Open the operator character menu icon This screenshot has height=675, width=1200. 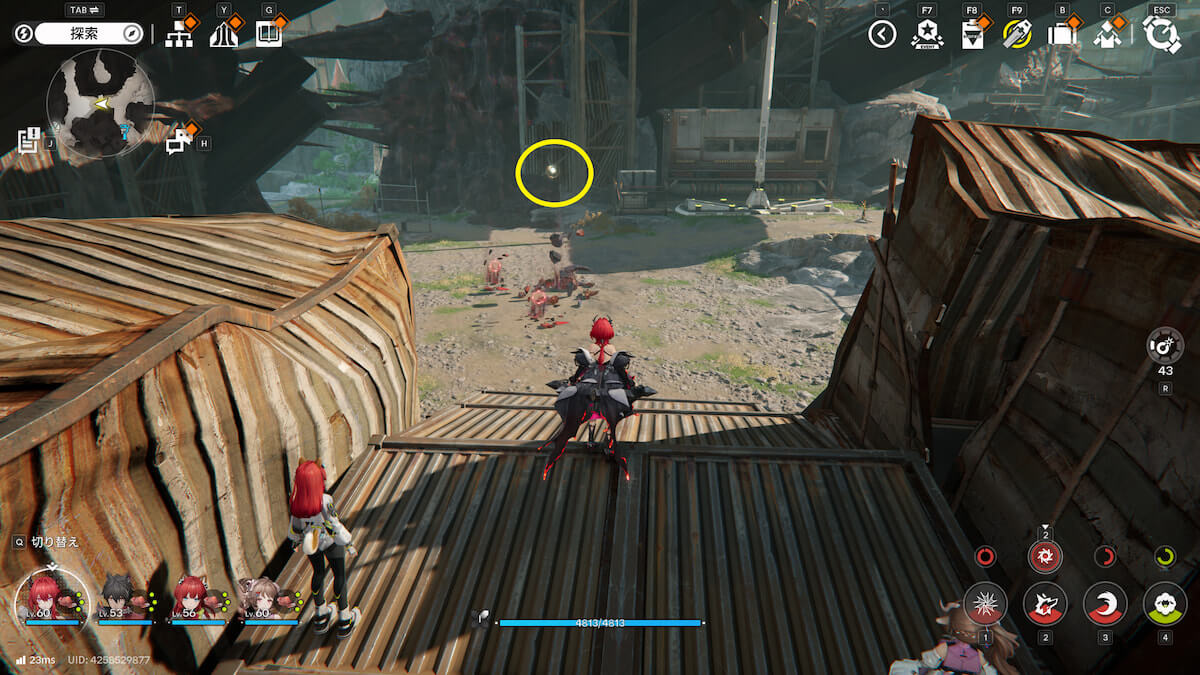coord(1106,35)
